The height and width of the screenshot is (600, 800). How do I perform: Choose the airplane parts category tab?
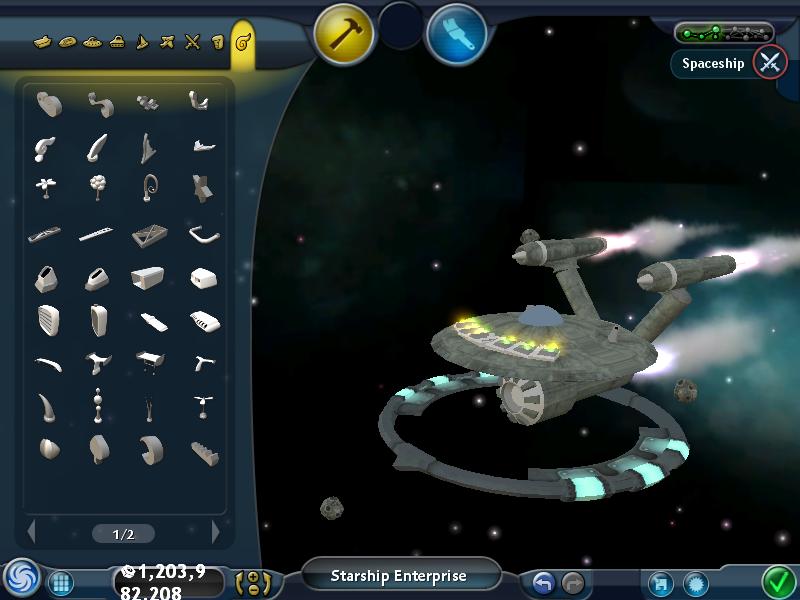(x=167, y=42)
